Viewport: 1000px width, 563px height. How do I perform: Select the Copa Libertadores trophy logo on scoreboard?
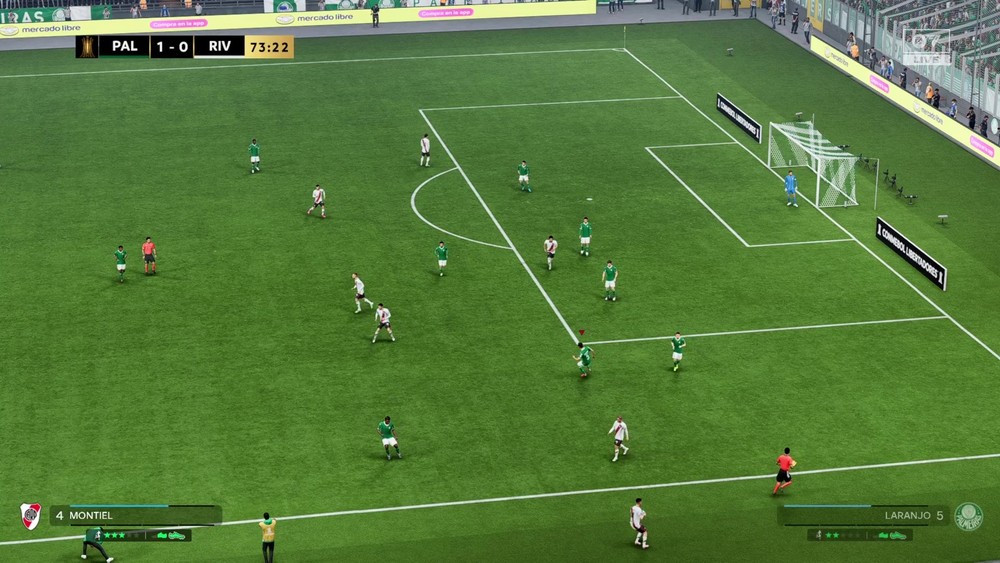click(87, 47)
